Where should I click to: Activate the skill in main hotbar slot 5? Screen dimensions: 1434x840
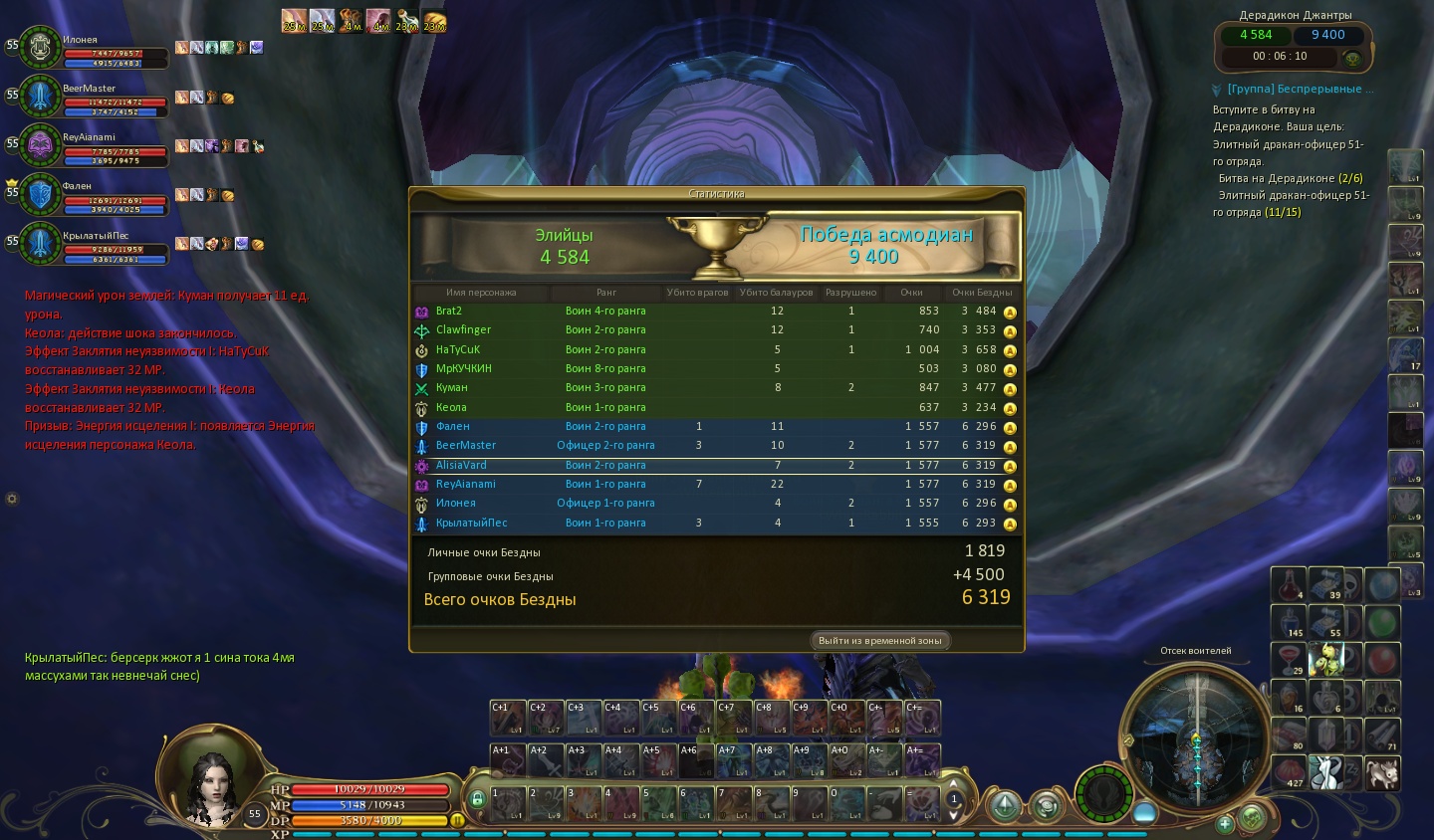658,803
